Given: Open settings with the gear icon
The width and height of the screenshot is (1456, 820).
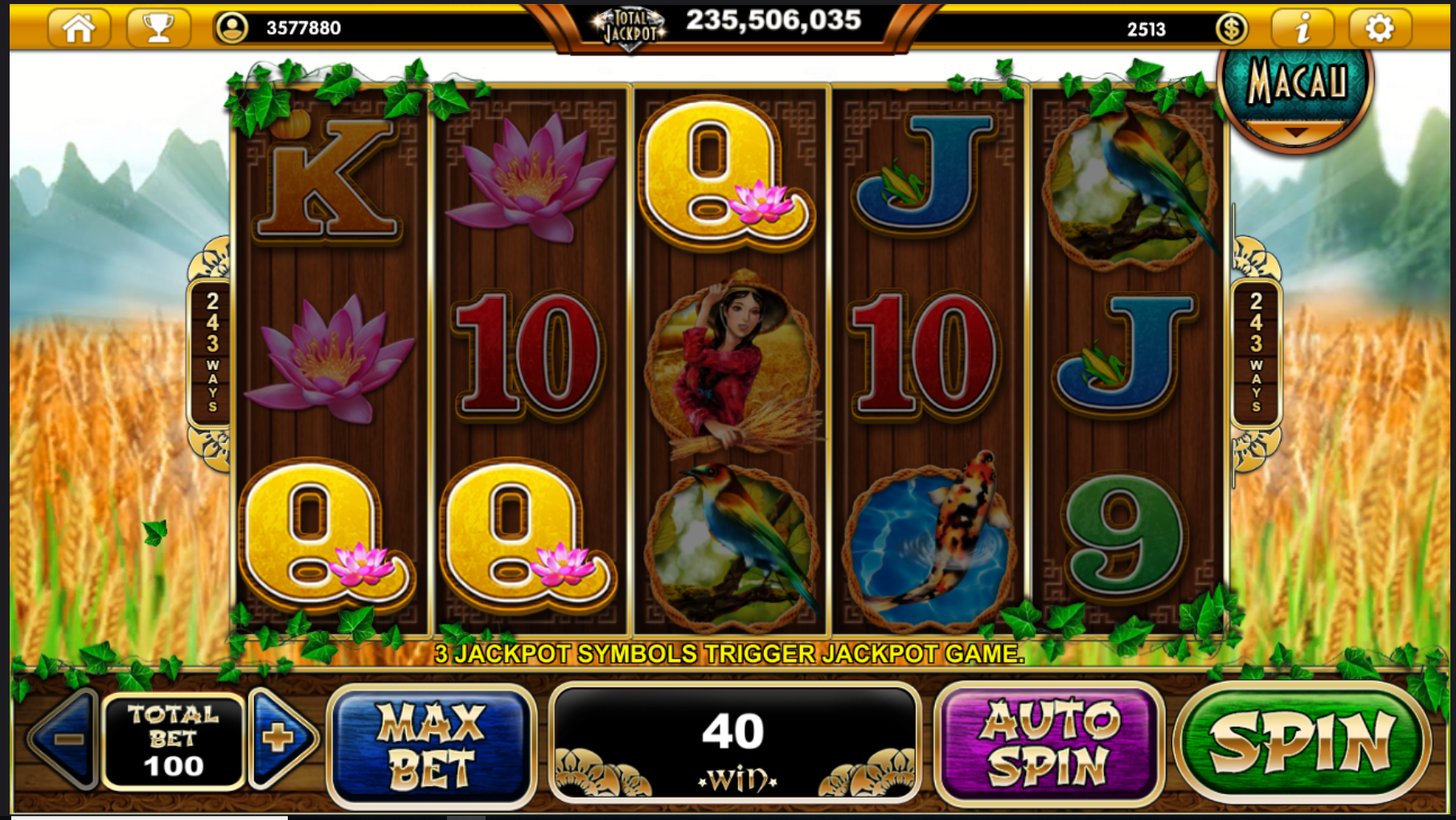Looking at the screenshot, I should [x=1379, y=29].
